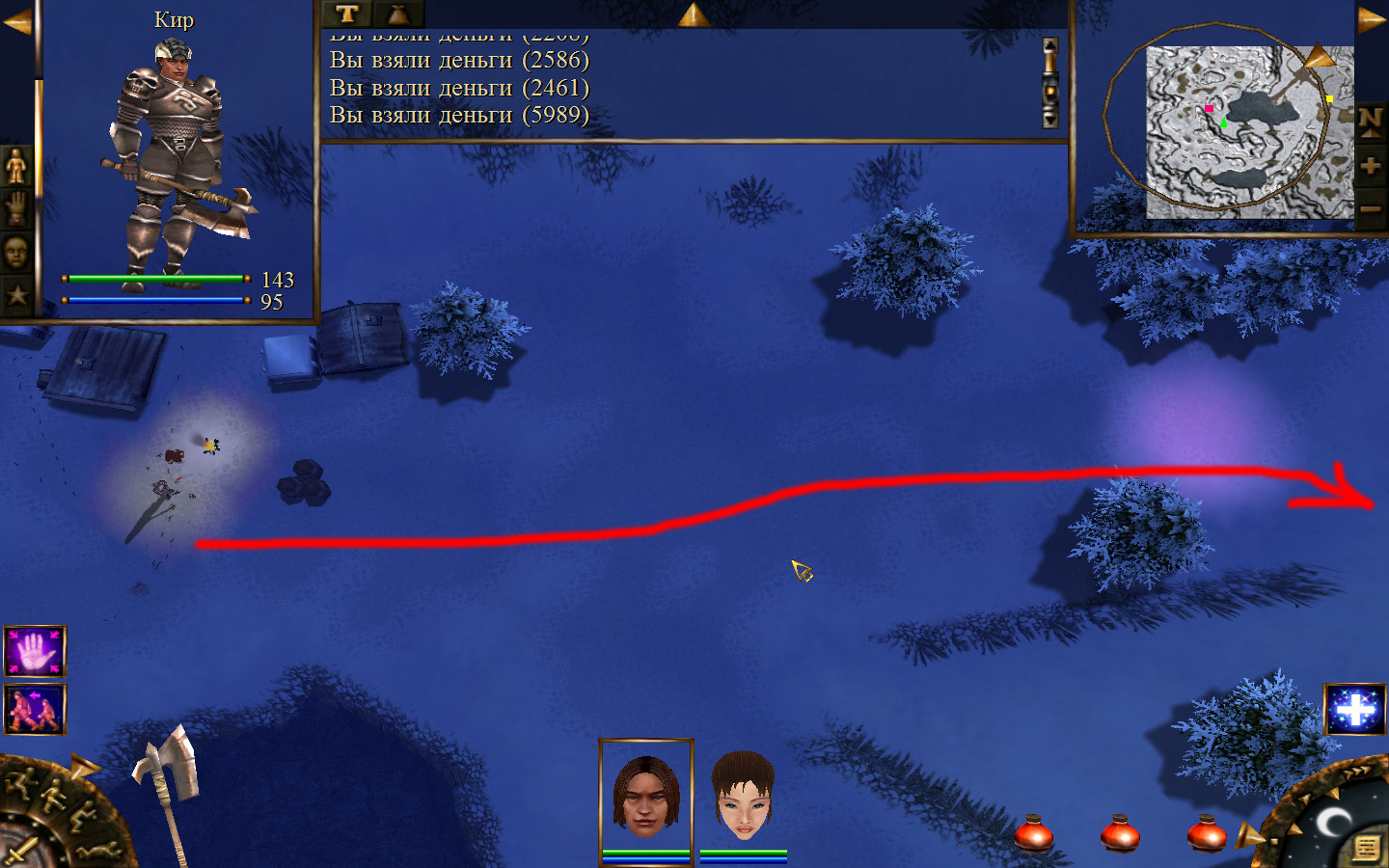The image size is (1389, 868).
Task: Open the T tab above message log
Action: coord(347,14)
